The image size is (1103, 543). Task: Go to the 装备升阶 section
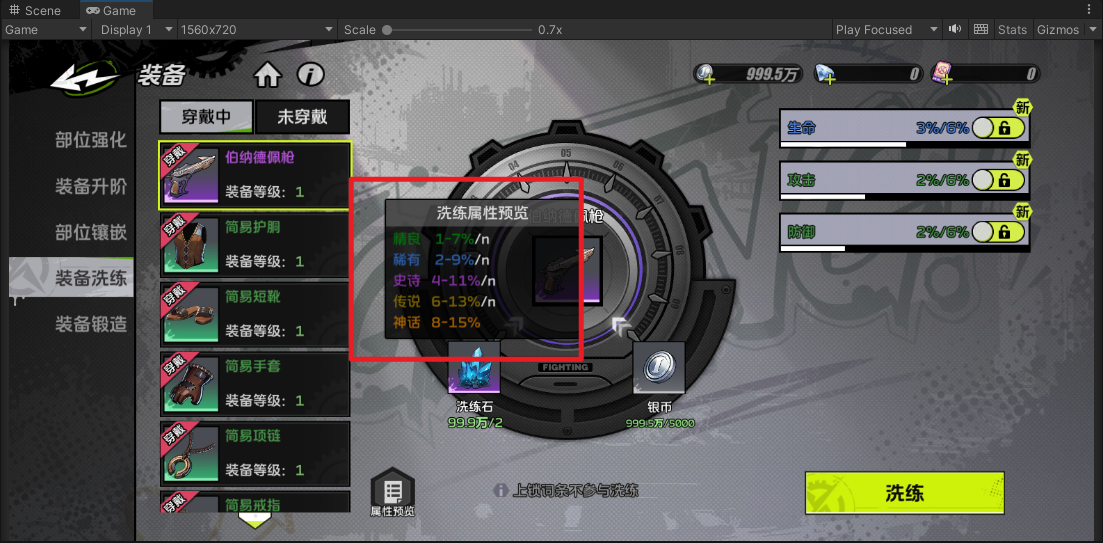tap(90, 187)
